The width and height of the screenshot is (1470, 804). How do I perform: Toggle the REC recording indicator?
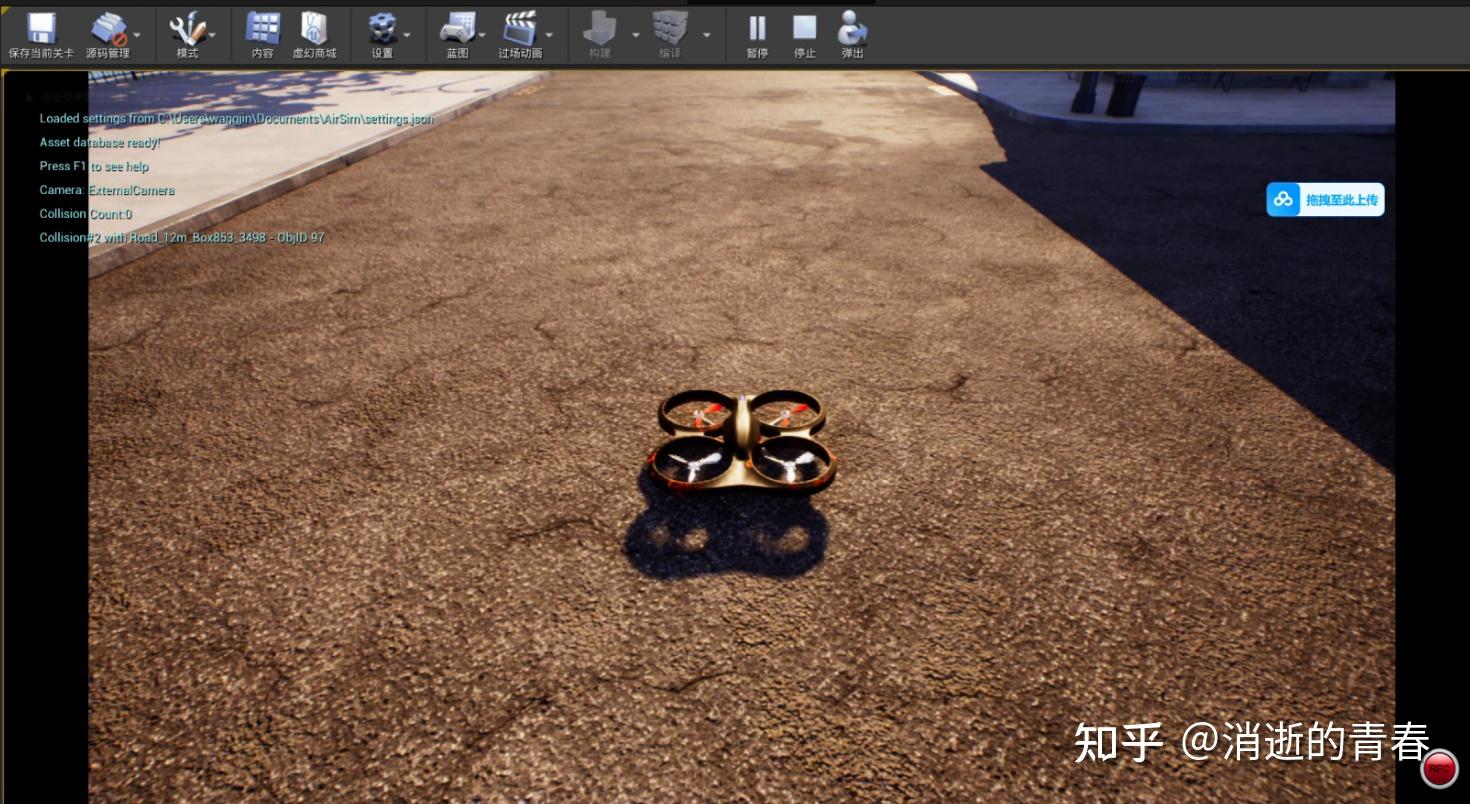(1440, 768)
